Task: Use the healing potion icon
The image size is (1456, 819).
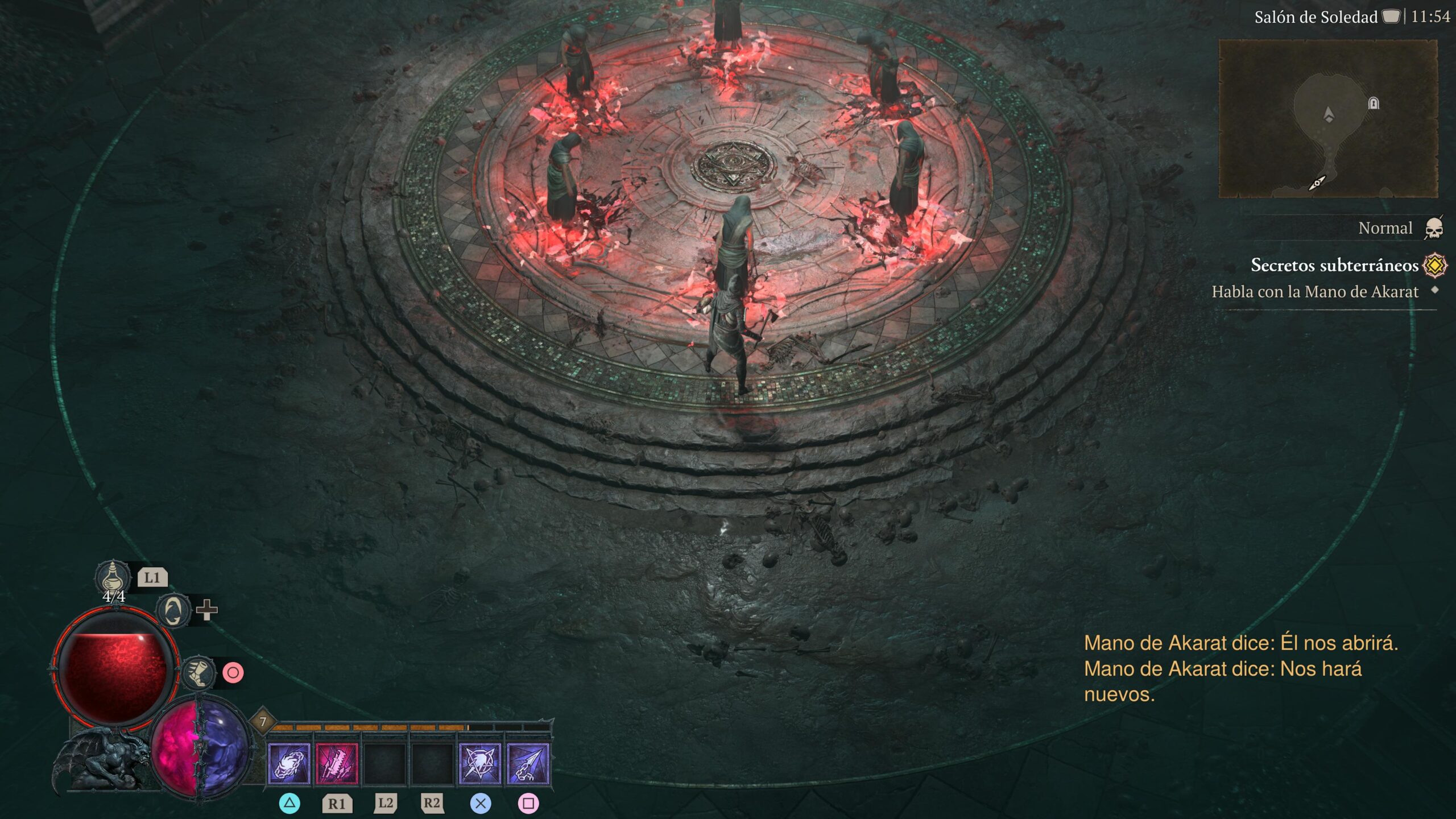Action: point(113,576)
